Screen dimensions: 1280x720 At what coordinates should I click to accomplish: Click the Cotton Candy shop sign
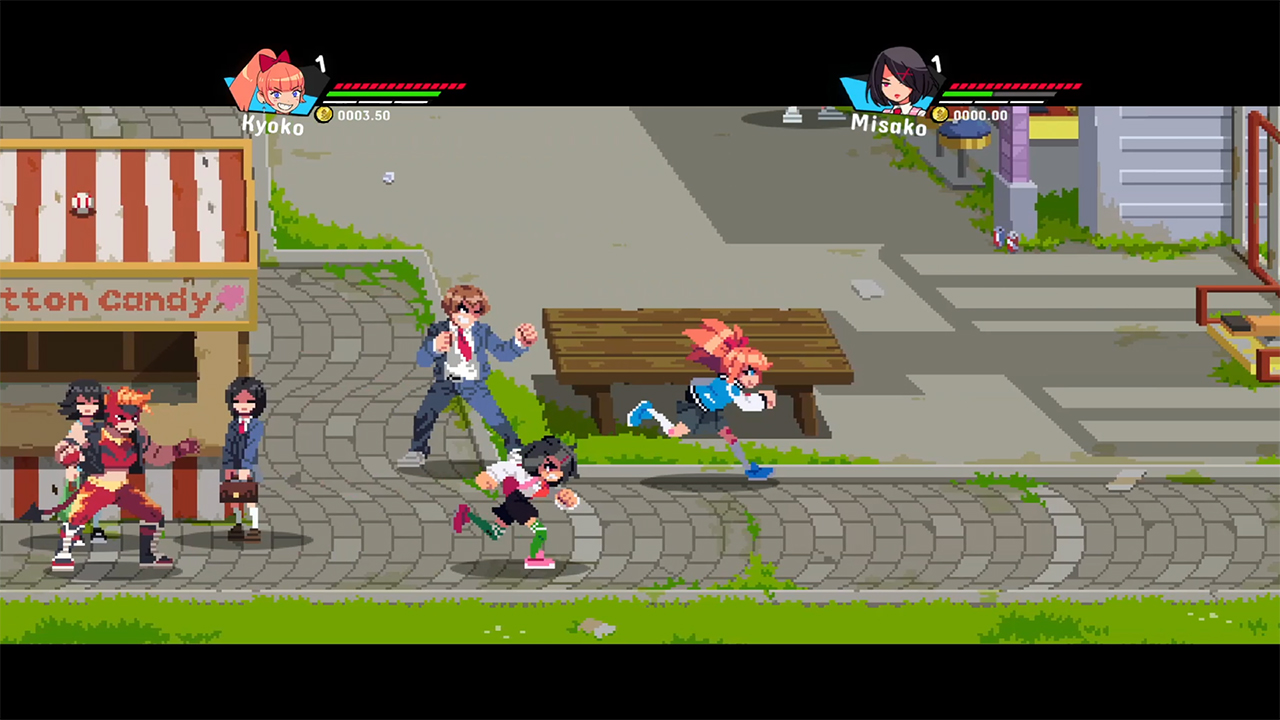(x=110, y=300)
